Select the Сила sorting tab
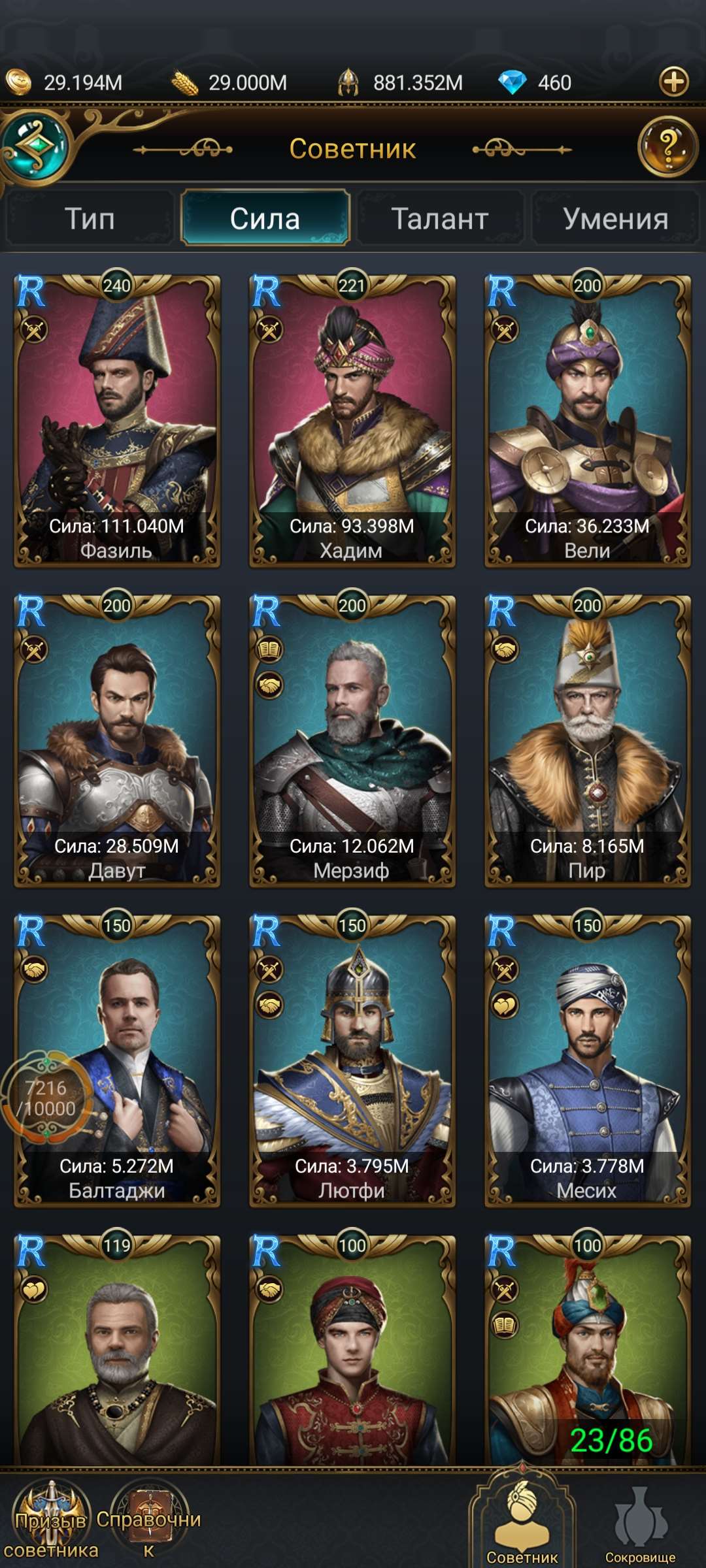Image resolution: width=706 pixels, height=1568 pixels. click(x=265, y=218)
